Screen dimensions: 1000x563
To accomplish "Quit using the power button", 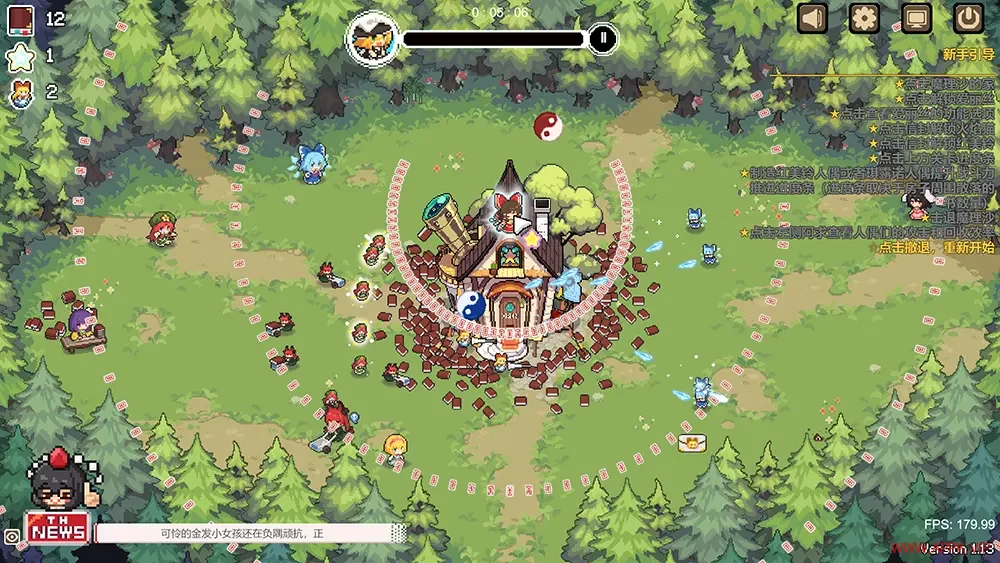I will (x=967, y=18).
